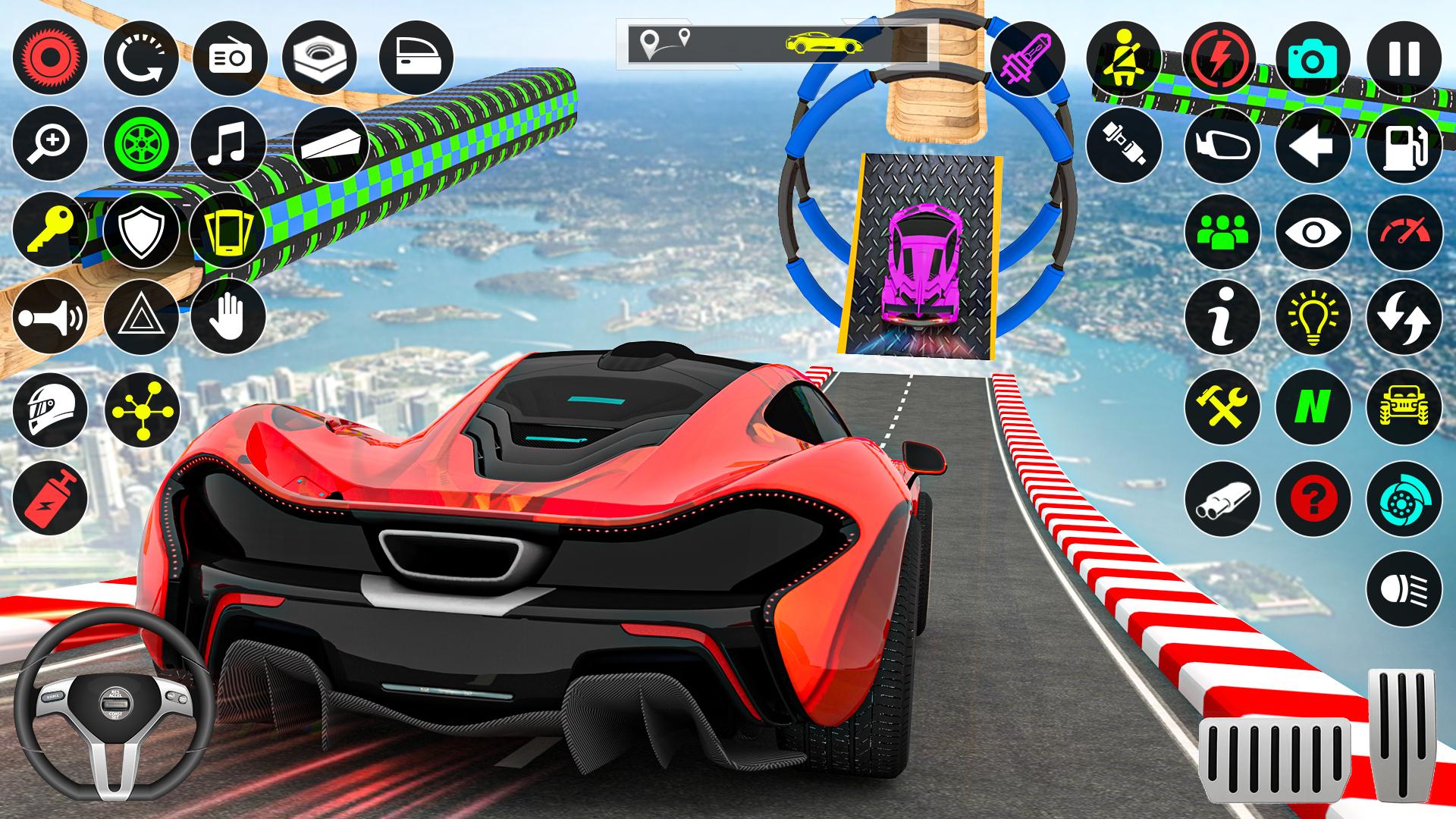Click the racing helmet icon

pos(50,409)
